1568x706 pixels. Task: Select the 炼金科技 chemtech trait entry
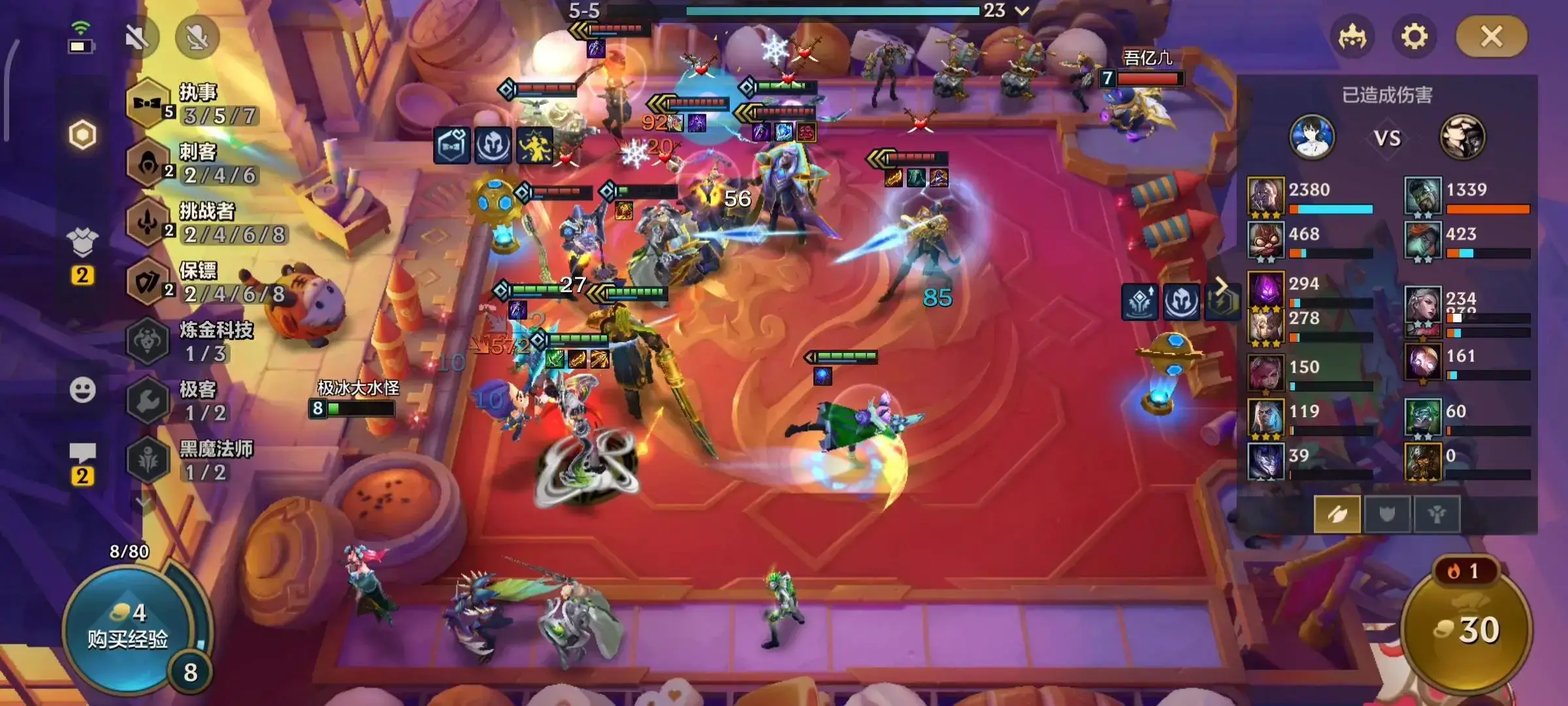tap(196, 341)
